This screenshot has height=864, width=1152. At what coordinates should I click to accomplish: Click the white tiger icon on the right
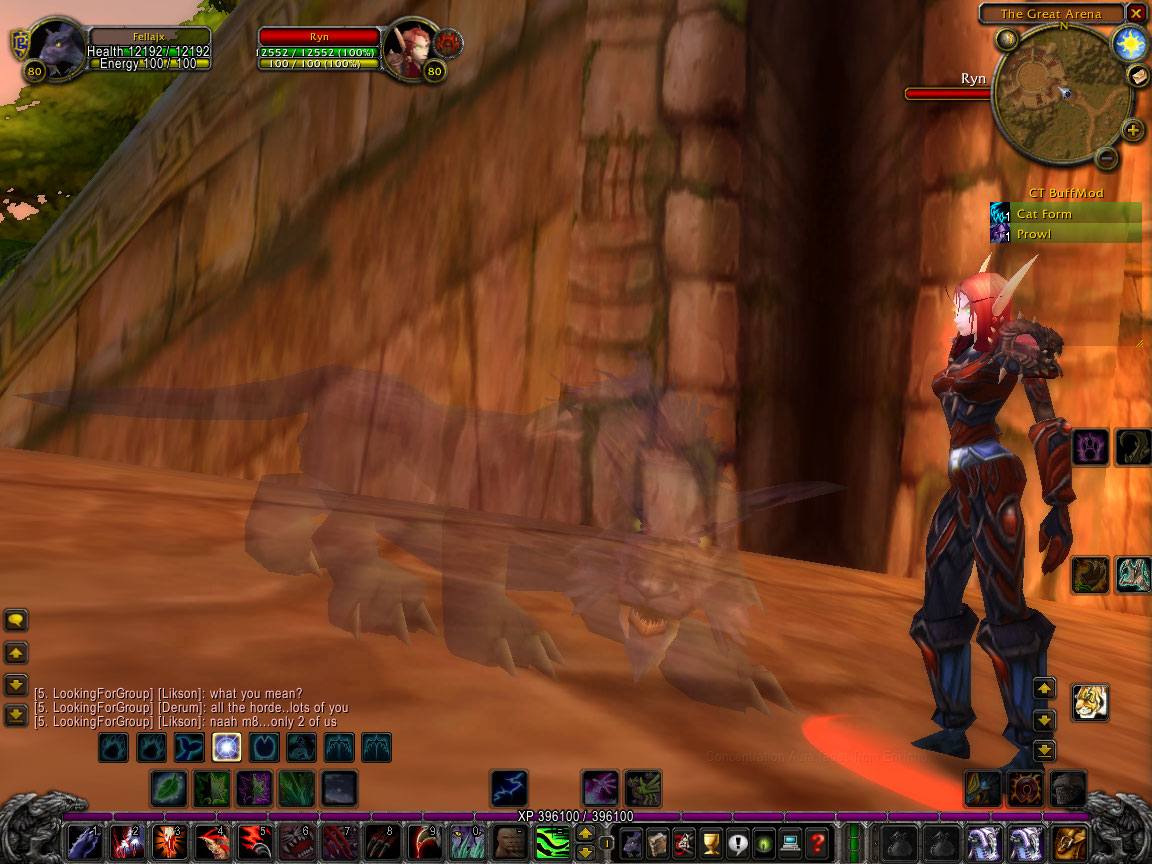[1089, 702]
